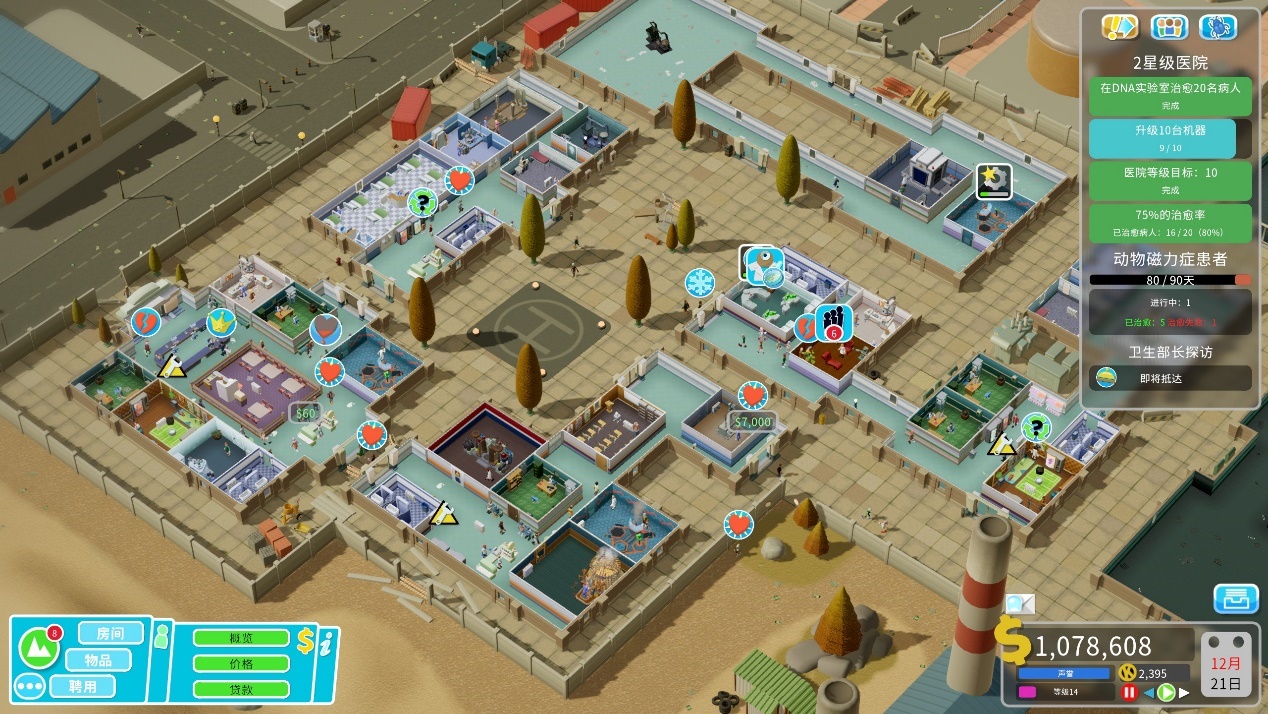
Task: Open the 价格 (Prices) screen
Action: click(241, 663)
